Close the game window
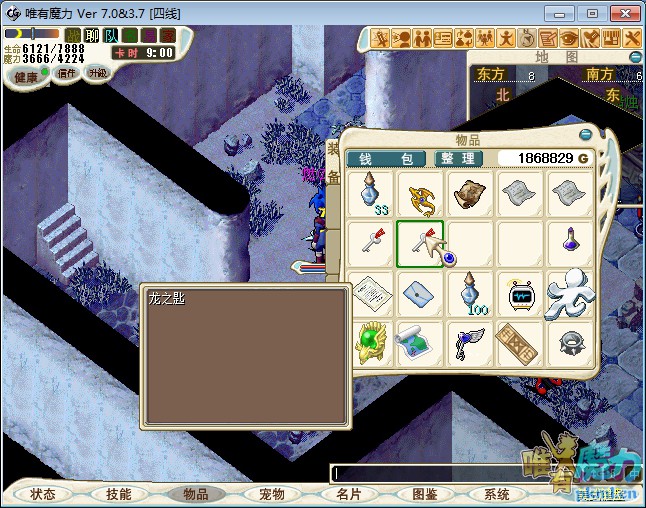The image size is (646, 508). [x=623, y=13]
